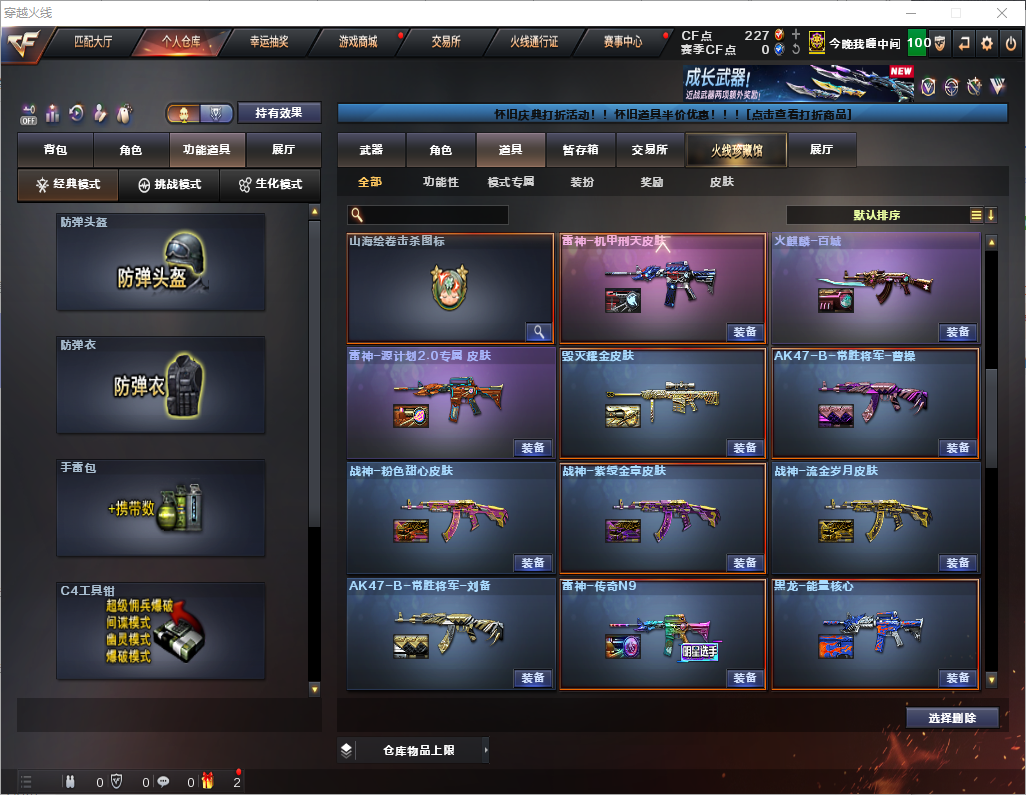Filter items by 皮肤 category
Screen dimensions: 1026x795
click(x=721, y=182)
